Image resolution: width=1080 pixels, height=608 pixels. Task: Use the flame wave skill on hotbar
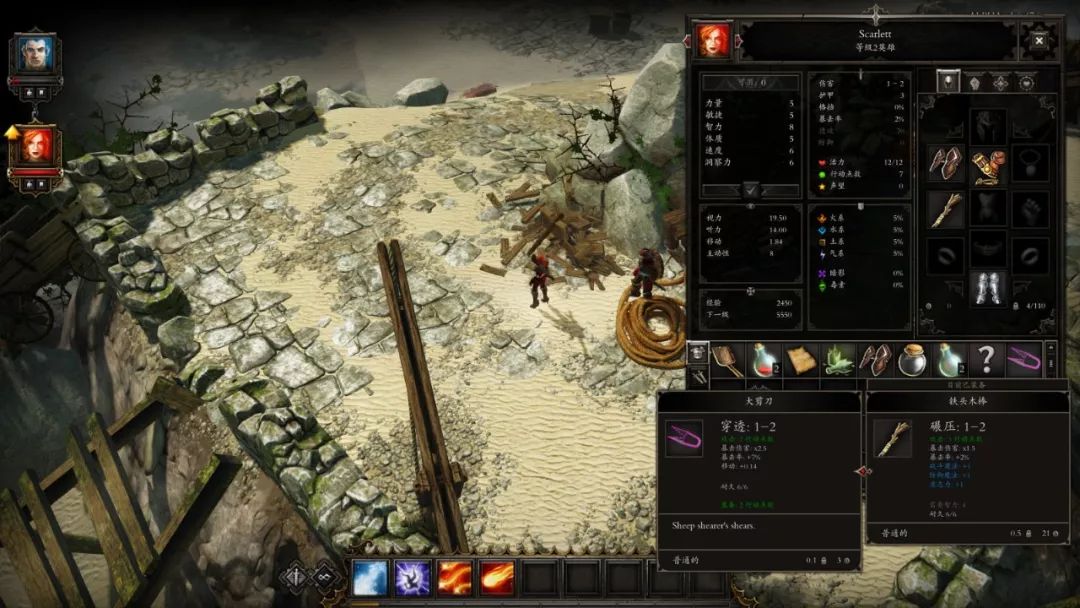456,578
